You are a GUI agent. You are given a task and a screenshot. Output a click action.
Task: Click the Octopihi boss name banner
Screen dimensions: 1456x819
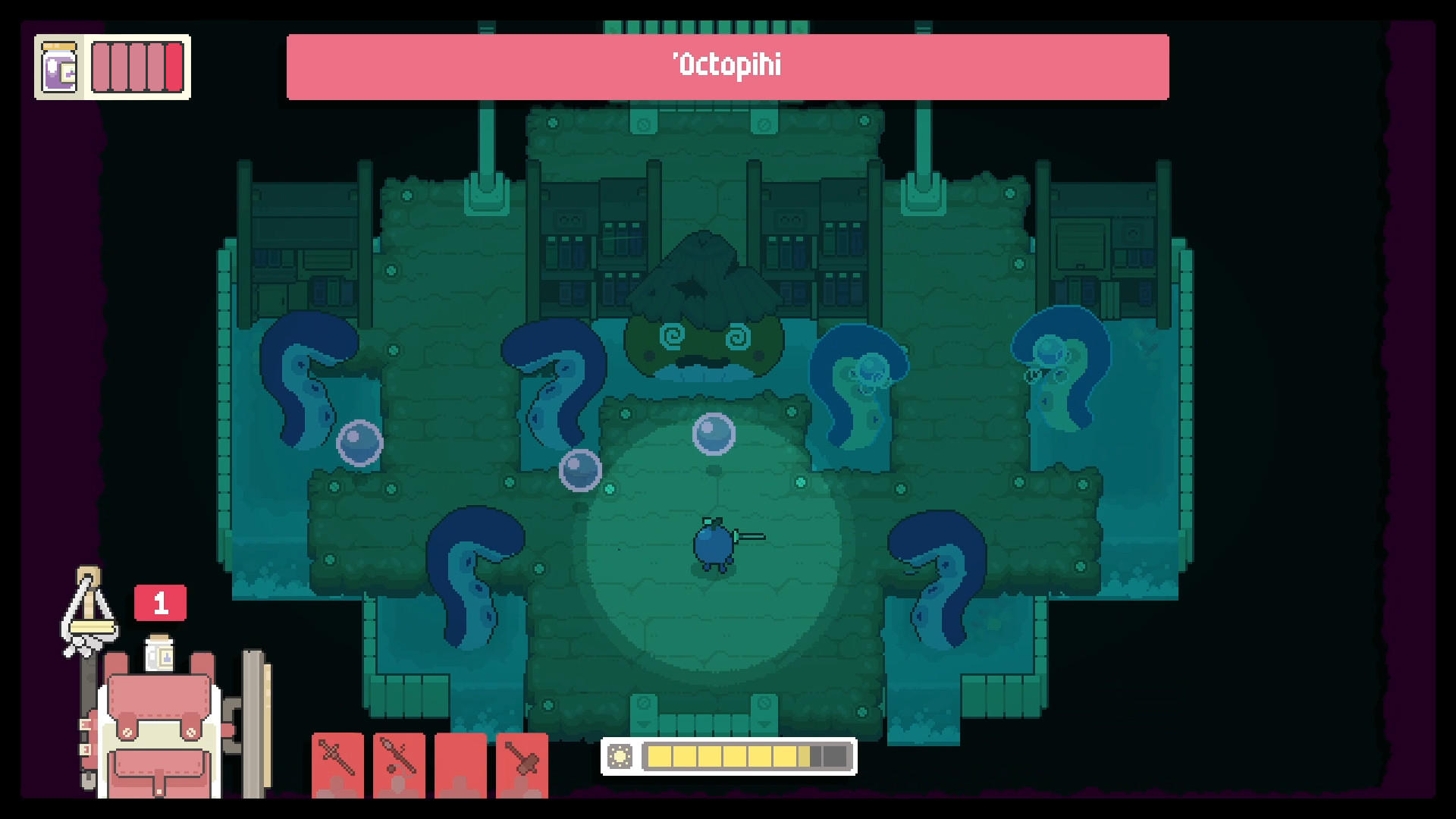click(726, 67)
